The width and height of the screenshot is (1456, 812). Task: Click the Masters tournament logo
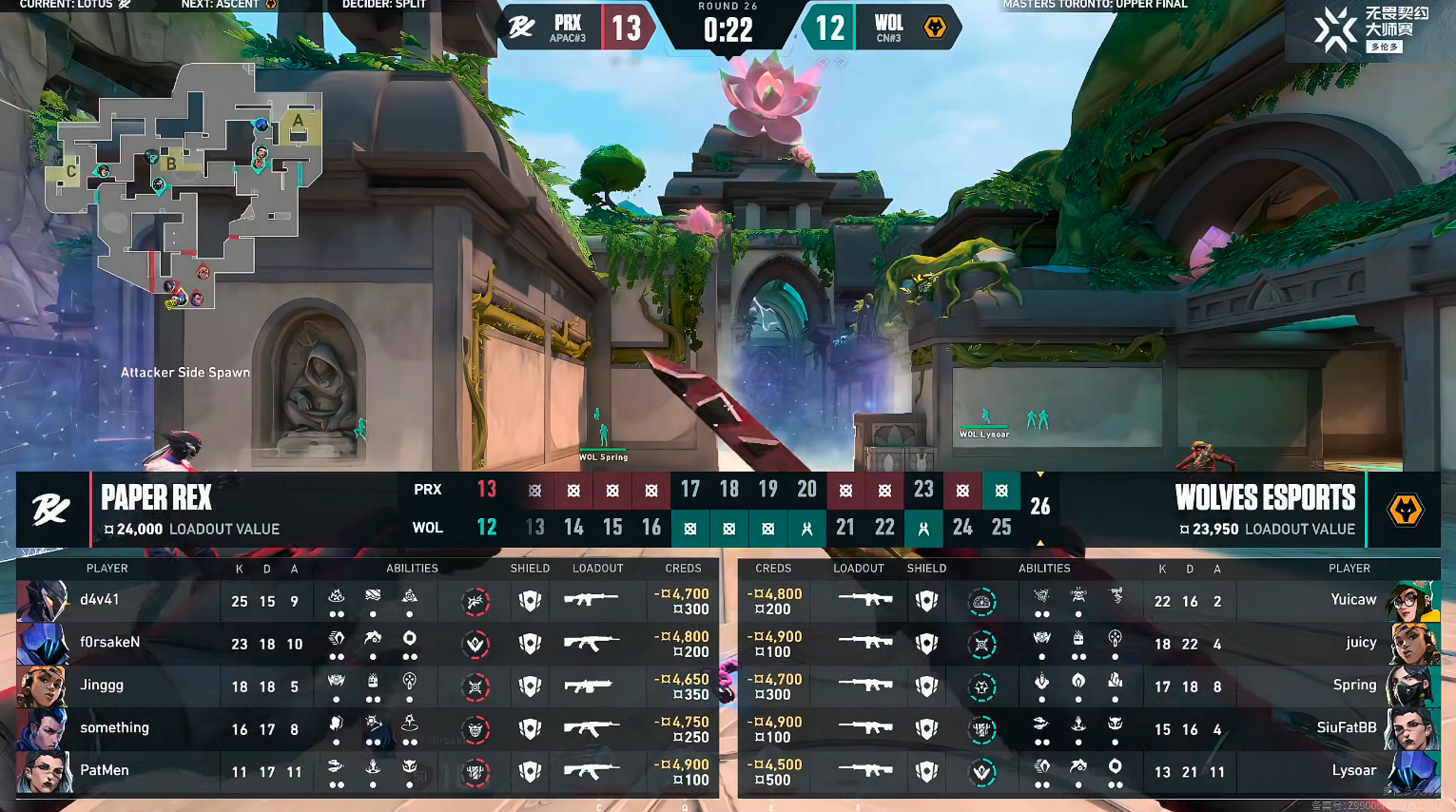[x=1368, y=30]
